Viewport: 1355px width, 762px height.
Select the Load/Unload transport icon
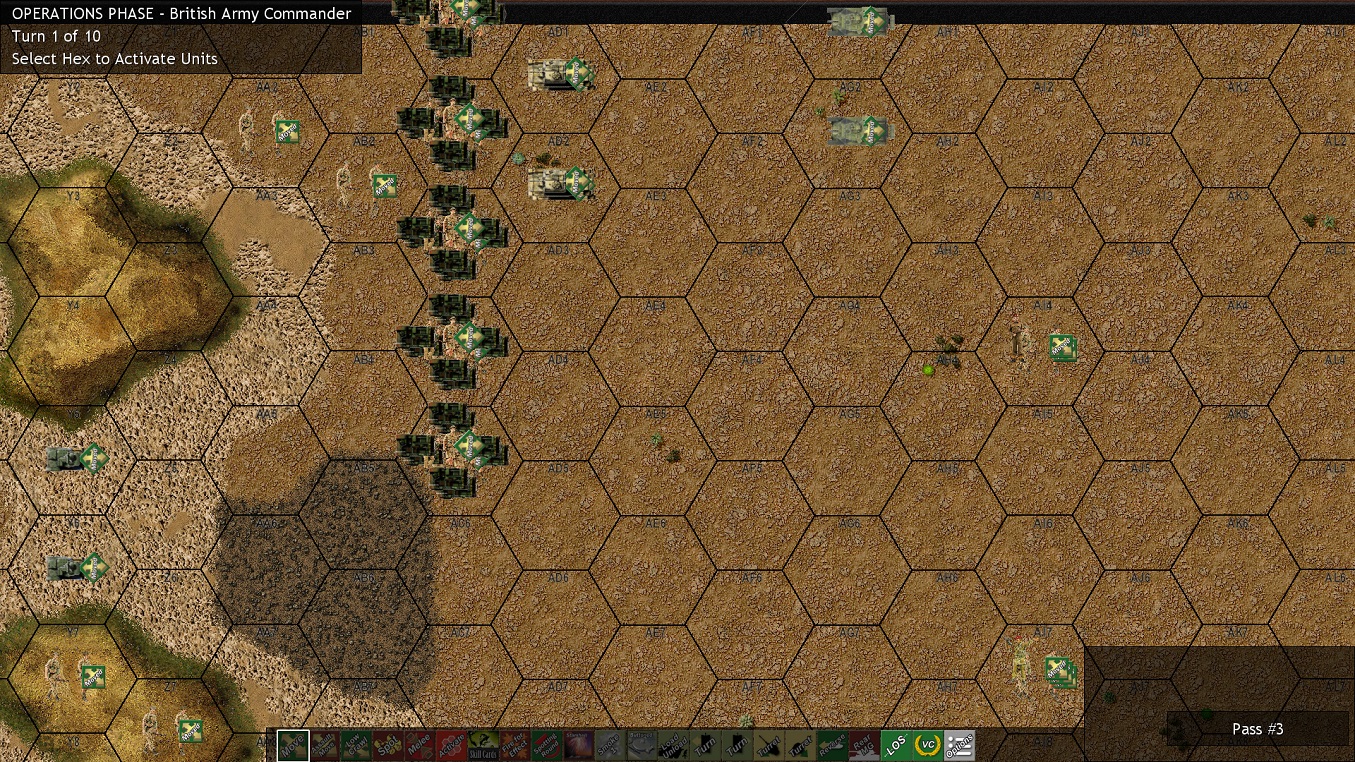coord(673,745)
